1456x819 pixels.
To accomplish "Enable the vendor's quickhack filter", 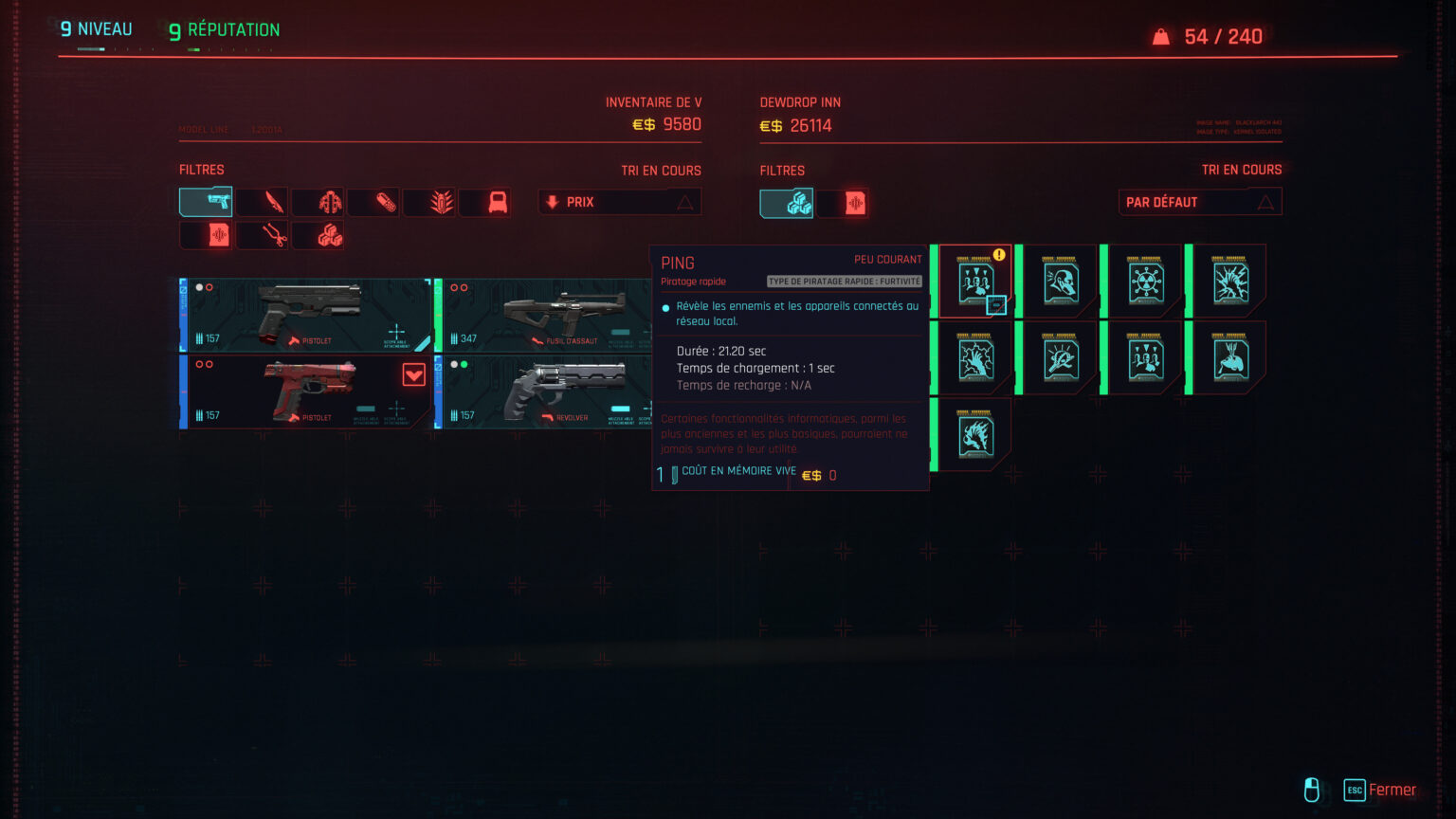I will pyautogui.click(x=786, y=202).
